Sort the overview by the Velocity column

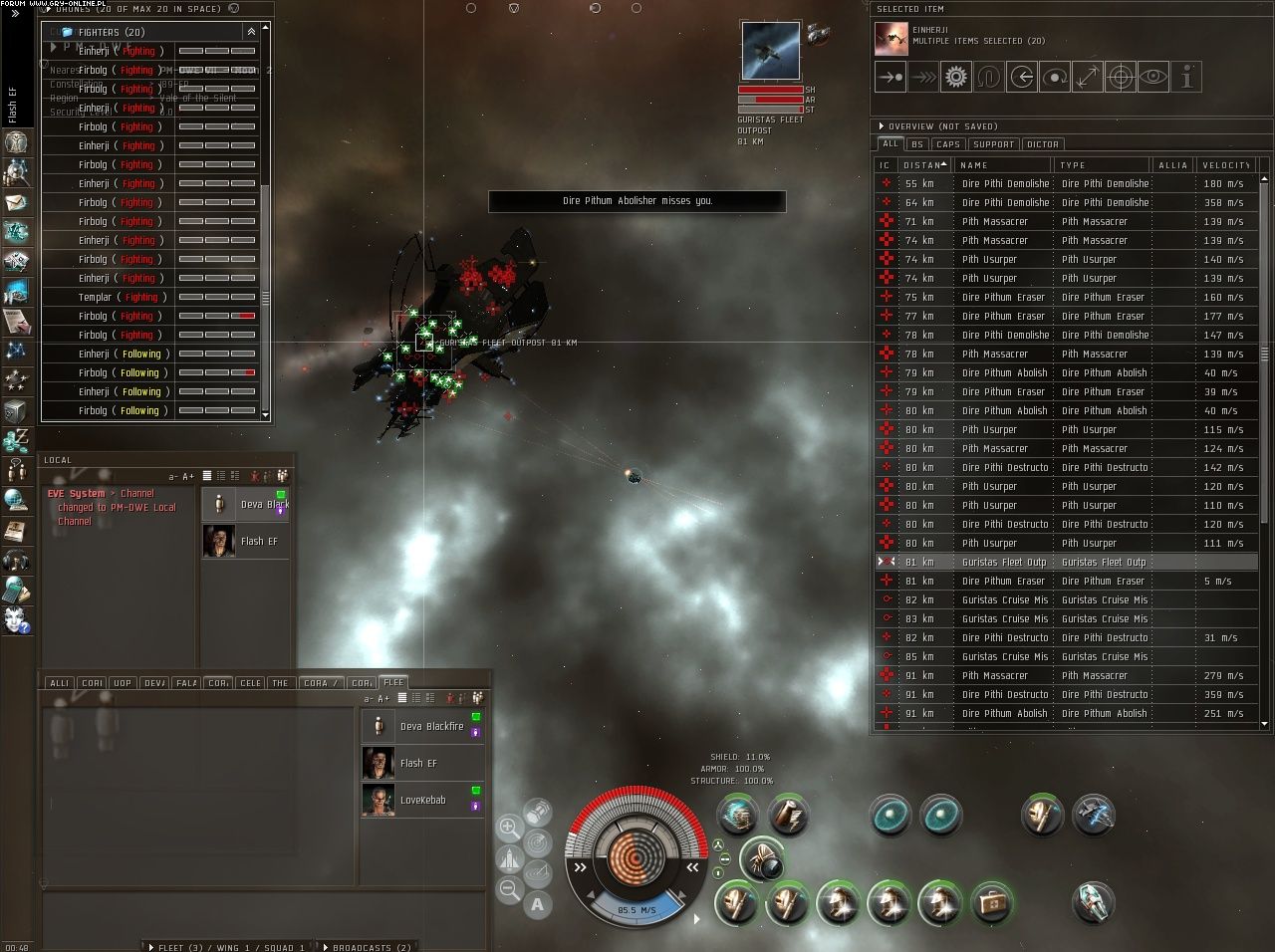click(x=1225, y=165)
